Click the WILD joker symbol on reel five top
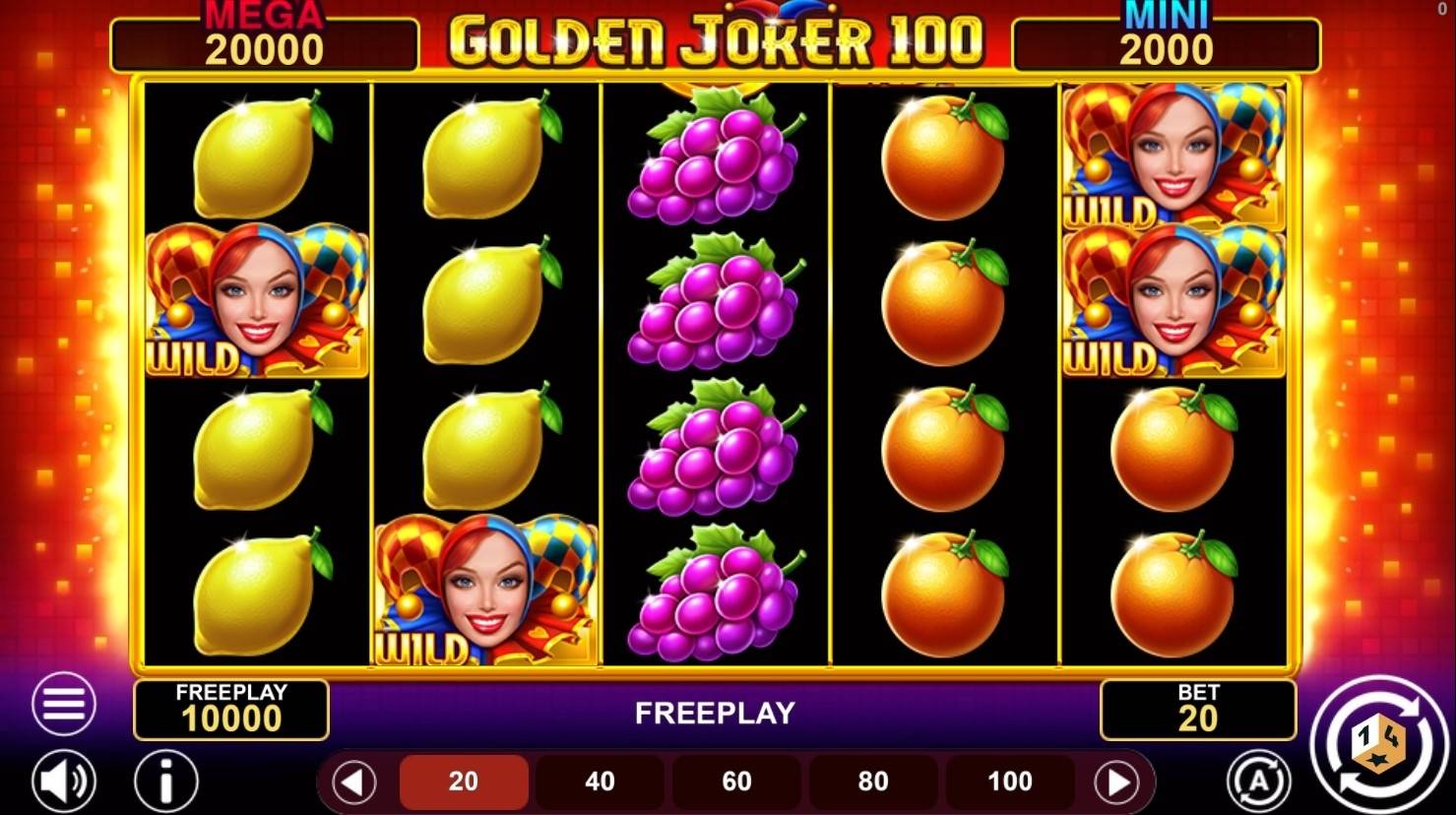This screenshot has height=815, width=1456. click(1173, 153)
